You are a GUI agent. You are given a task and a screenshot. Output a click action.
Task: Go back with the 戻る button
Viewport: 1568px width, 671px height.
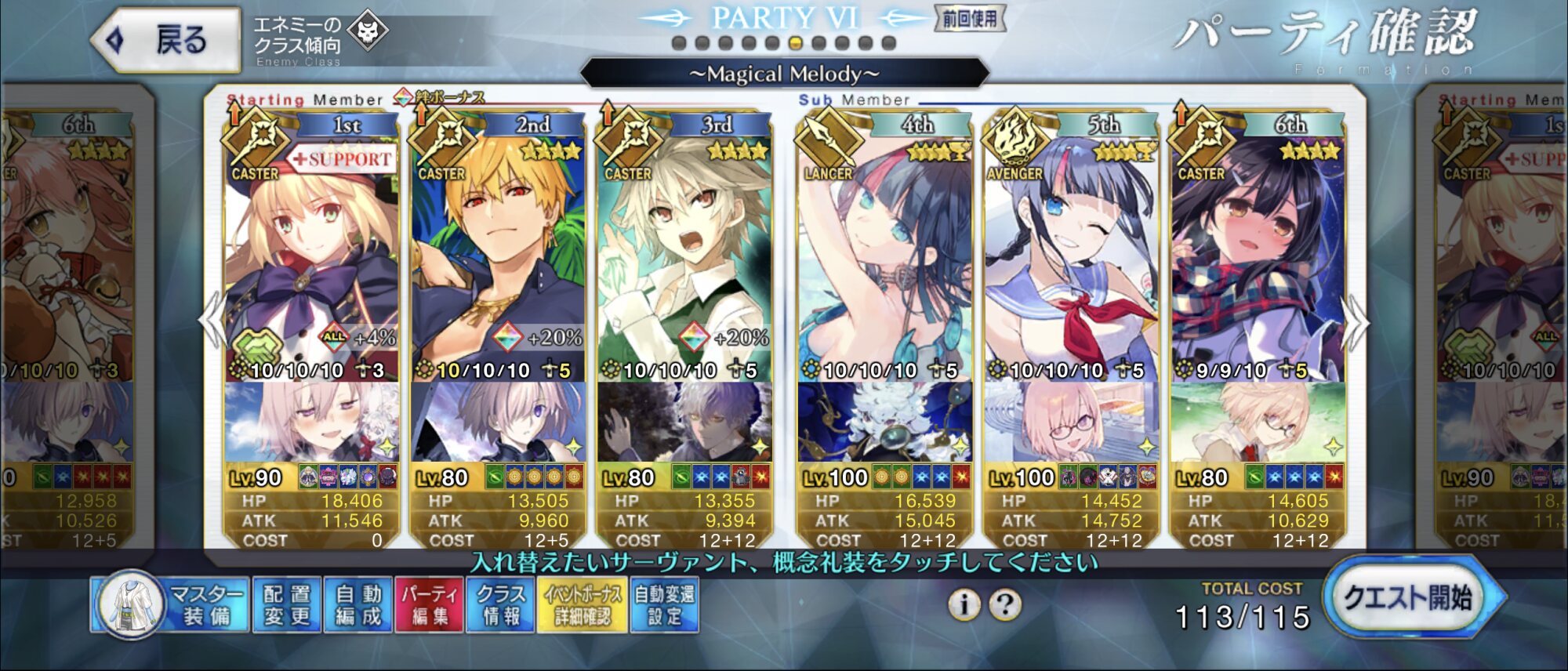[x=166, y=39]
